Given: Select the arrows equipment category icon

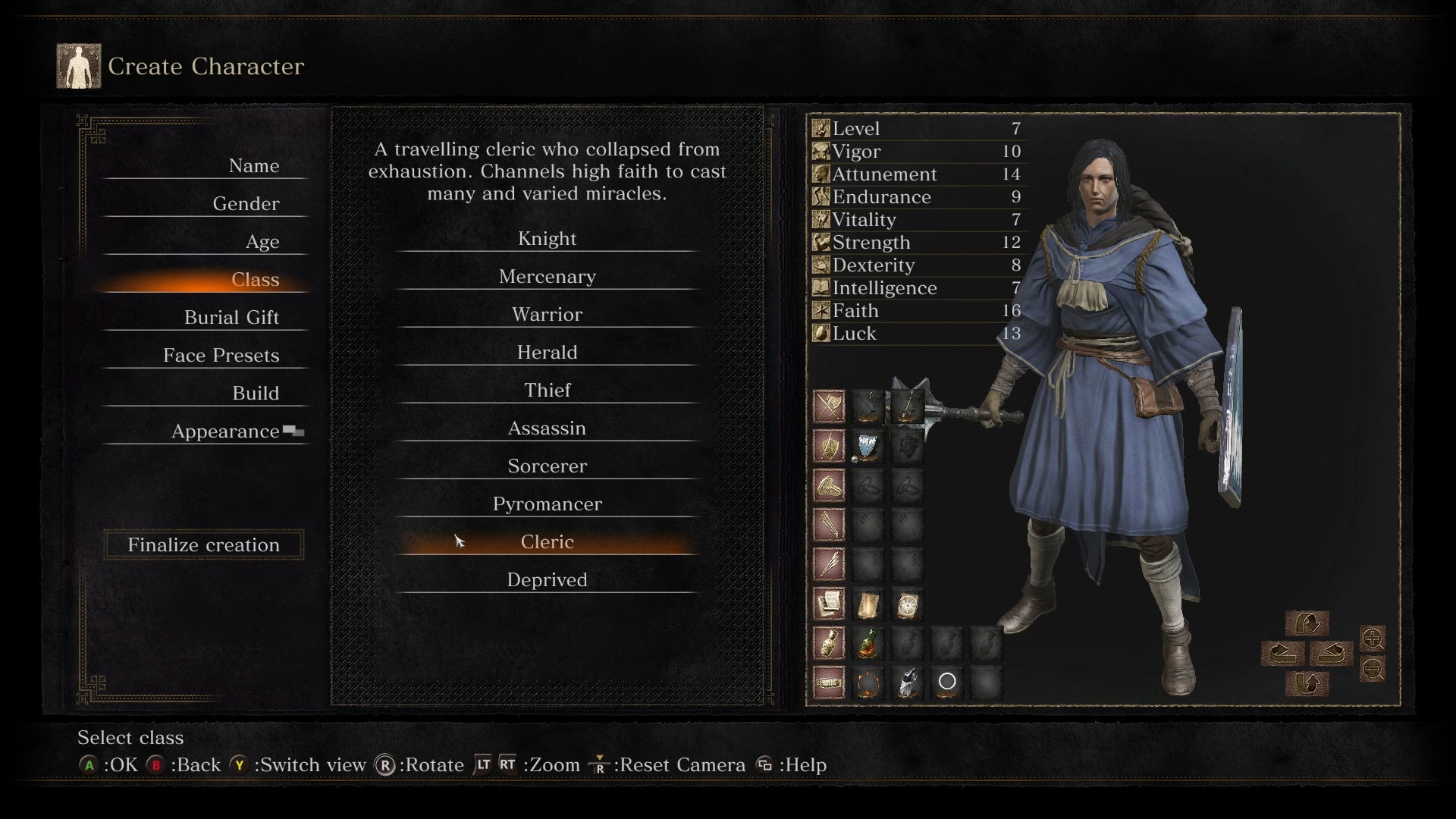Looking at the screenshot, I should tap(829, 523).
